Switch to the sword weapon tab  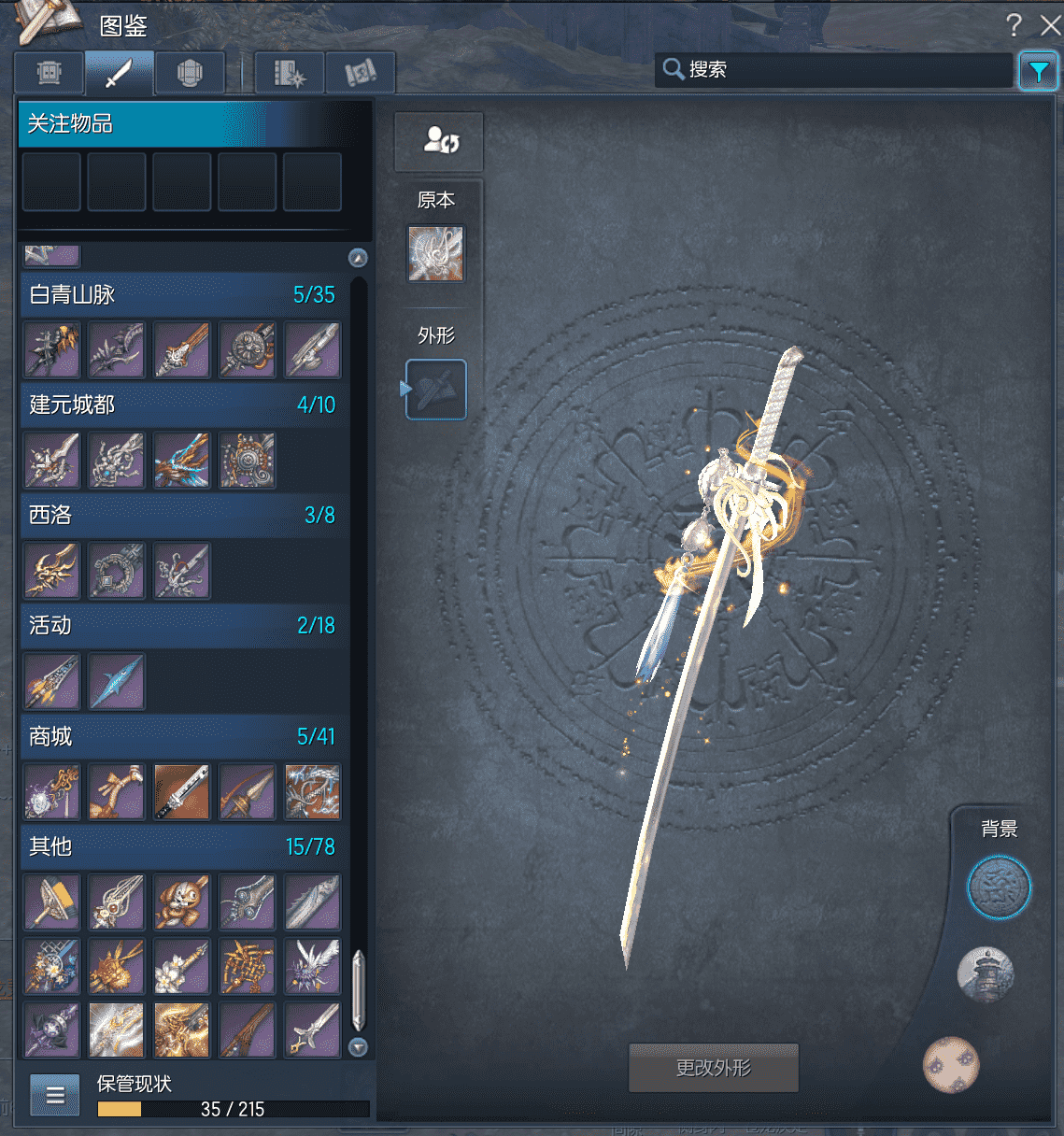[x=119, y=73]
